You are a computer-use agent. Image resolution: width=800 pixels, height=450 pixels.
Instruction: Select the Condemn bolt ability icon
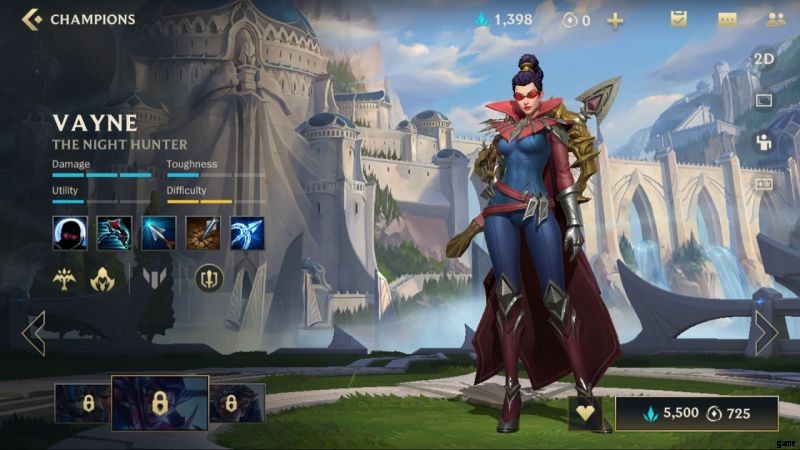[202, 233]
